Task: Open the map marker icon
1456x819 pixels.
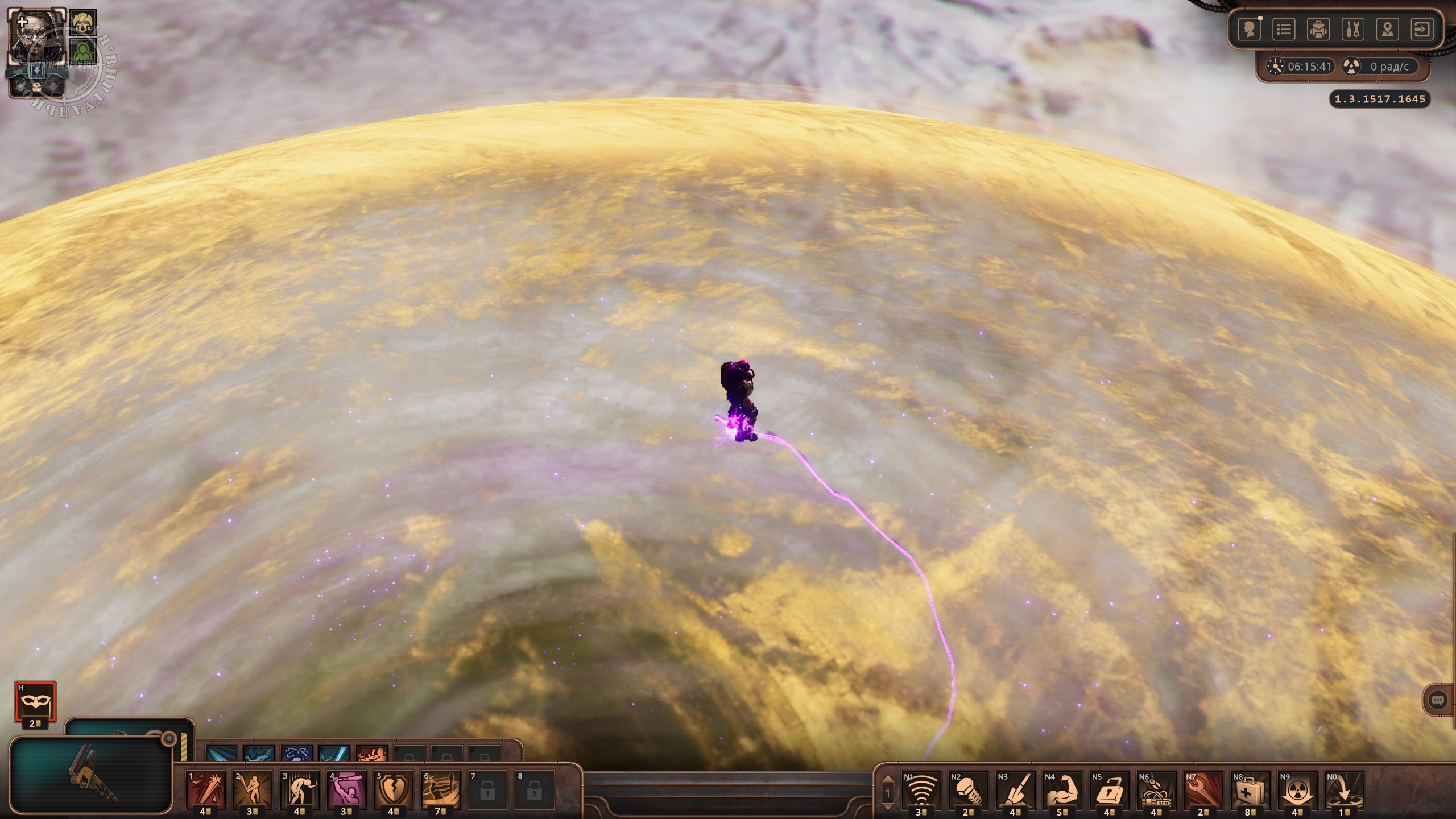Action: pos(1388,30)
